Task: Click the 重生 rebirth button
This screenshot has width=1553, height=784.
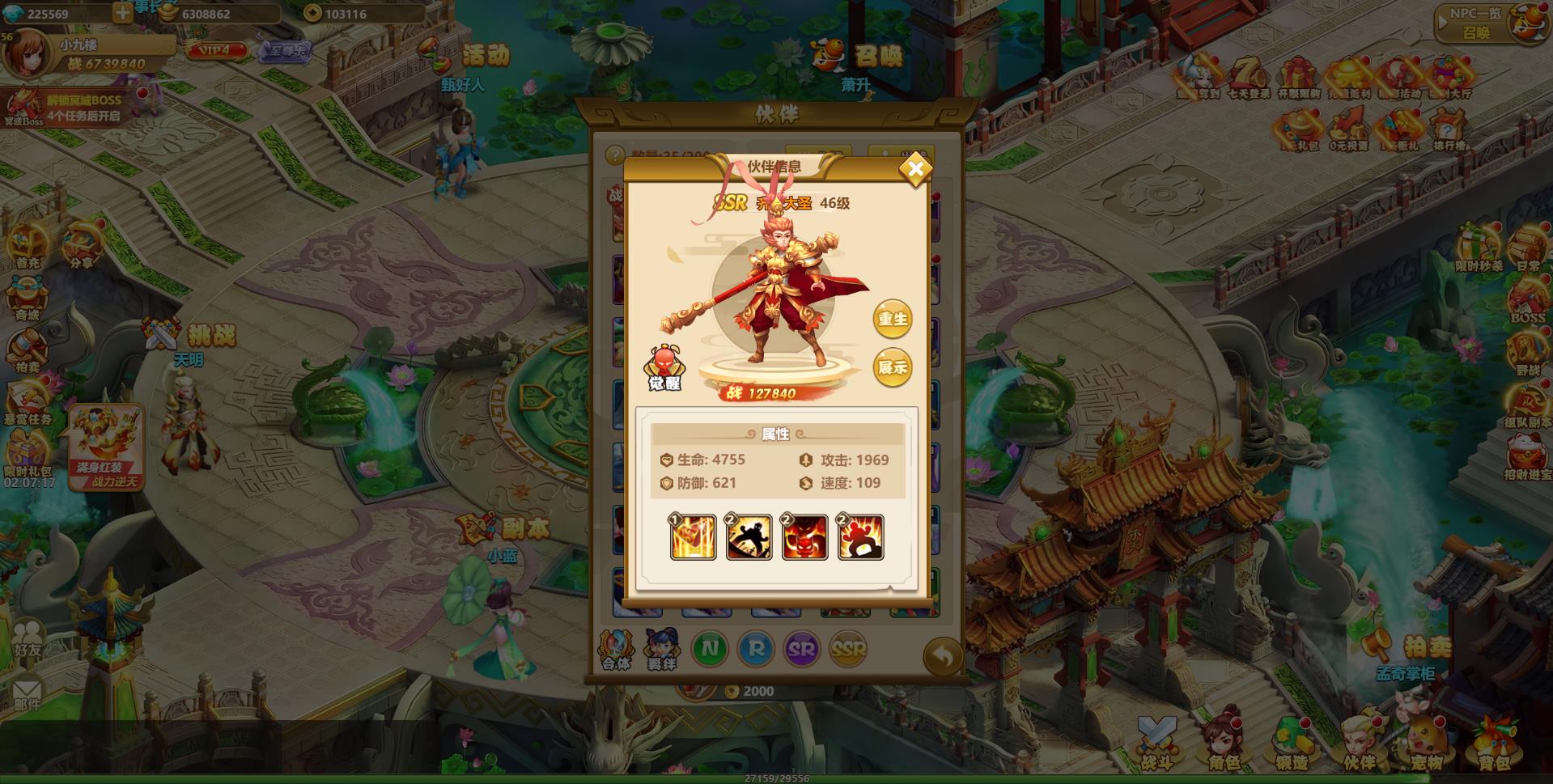Action: click(x=893, y=319)
